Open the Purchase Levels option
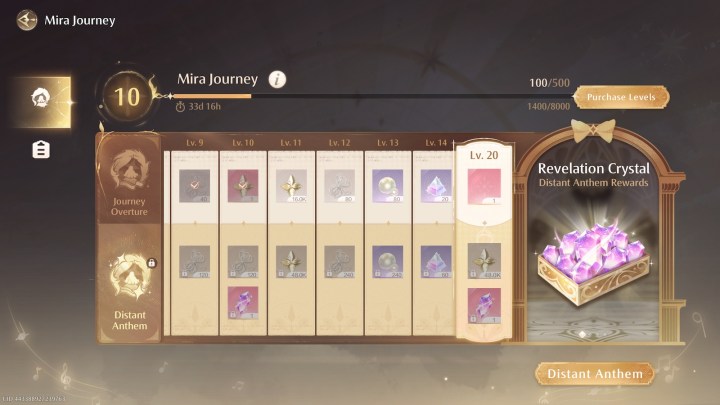Image resolution: width=720 pixels, height=405 pixels. 621,97
